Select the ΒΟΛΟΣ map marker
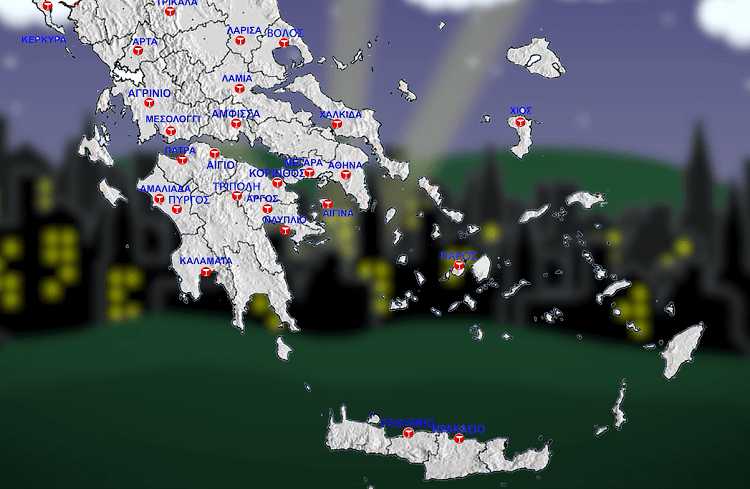The width and height of the screenshot is (750, 489). 285,43
